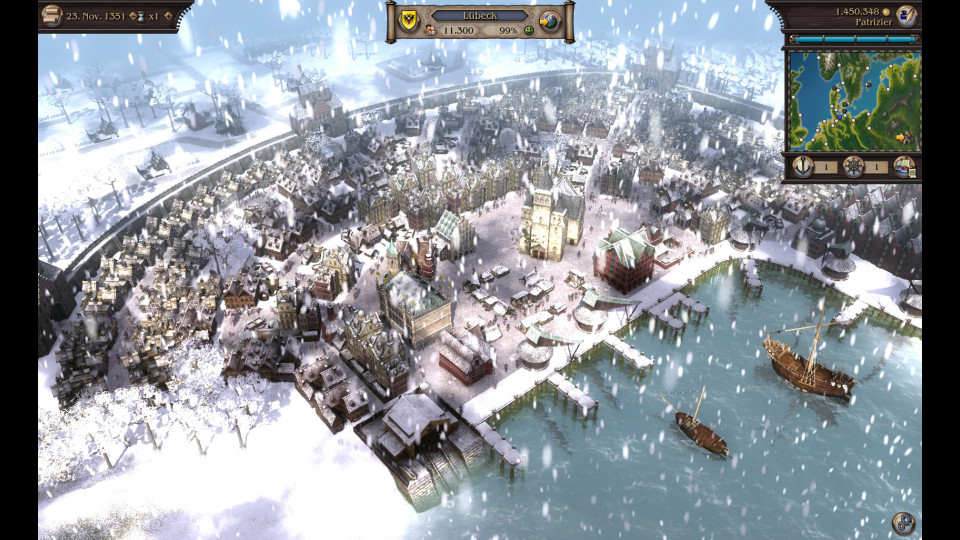Open the ship and scroll icon

(x=903, y=167)
